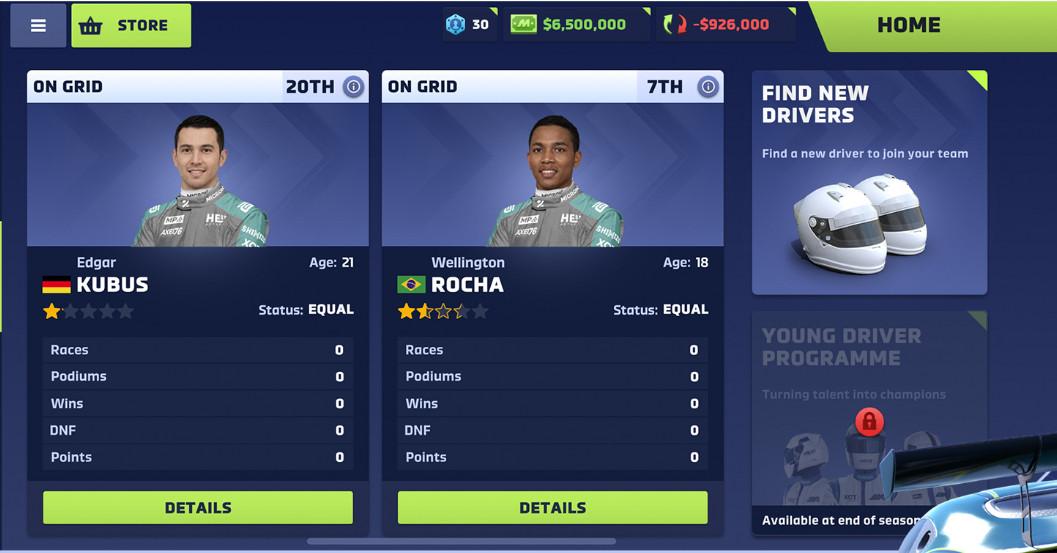The image size is (1057, 553).
Task: Open the Find New Drivers panel
Action: (869, 182)
